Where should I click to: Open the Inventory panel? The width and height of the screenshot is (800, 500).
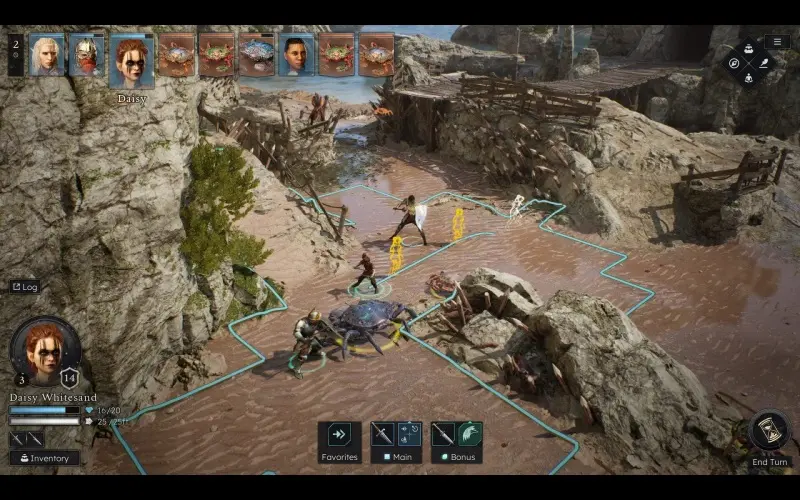pyautogui.click(x=44, y=458)
